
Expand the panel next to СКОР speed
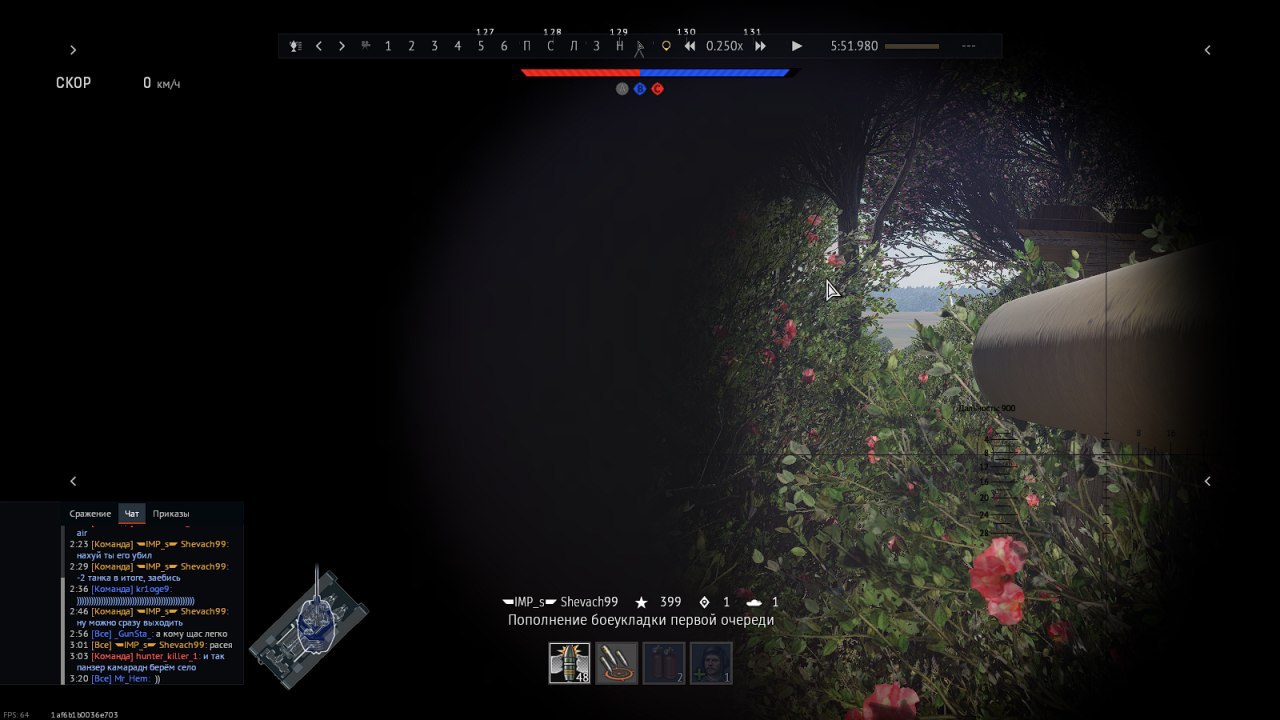73,50
